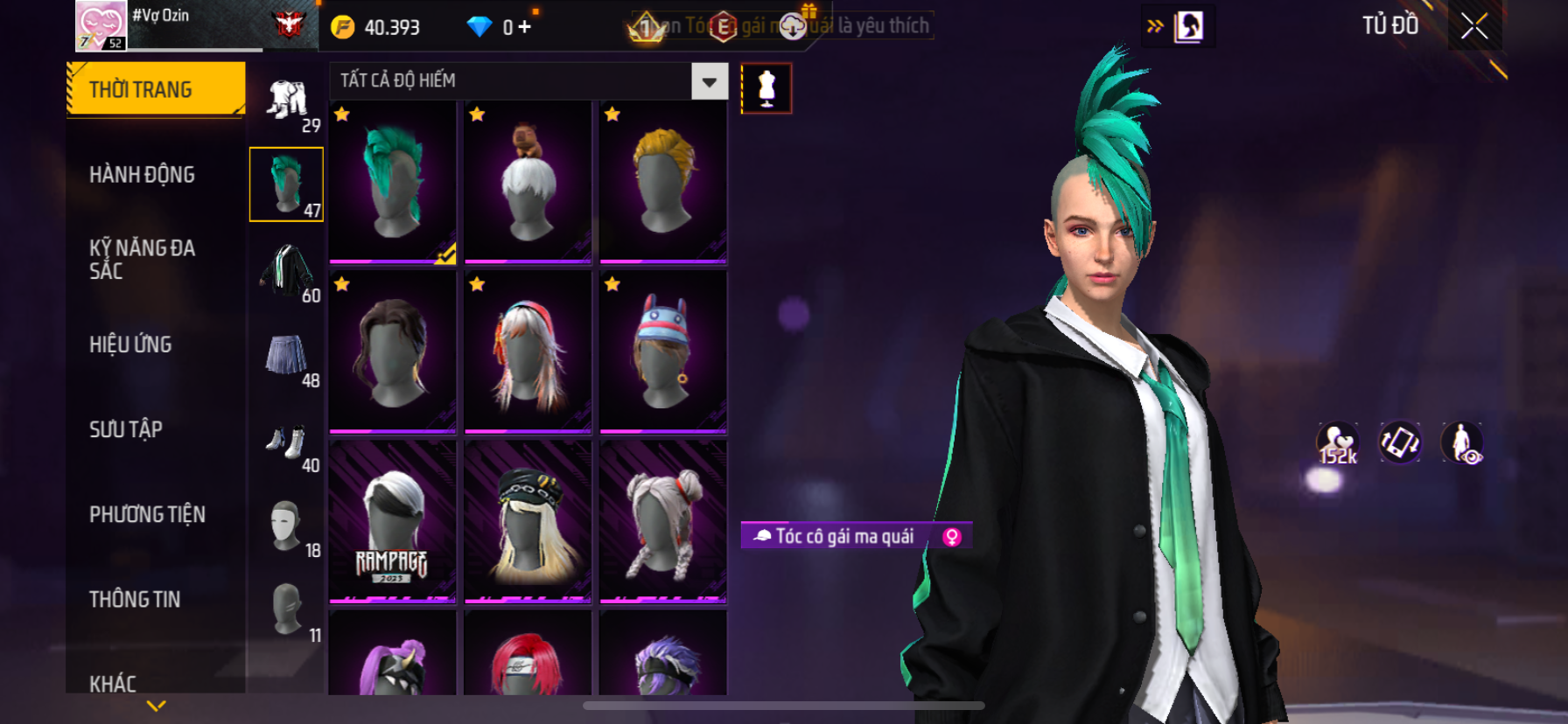Screen dimensions: 1568x724
Task: Click the mannequin preview button
Action: point(766,88)
